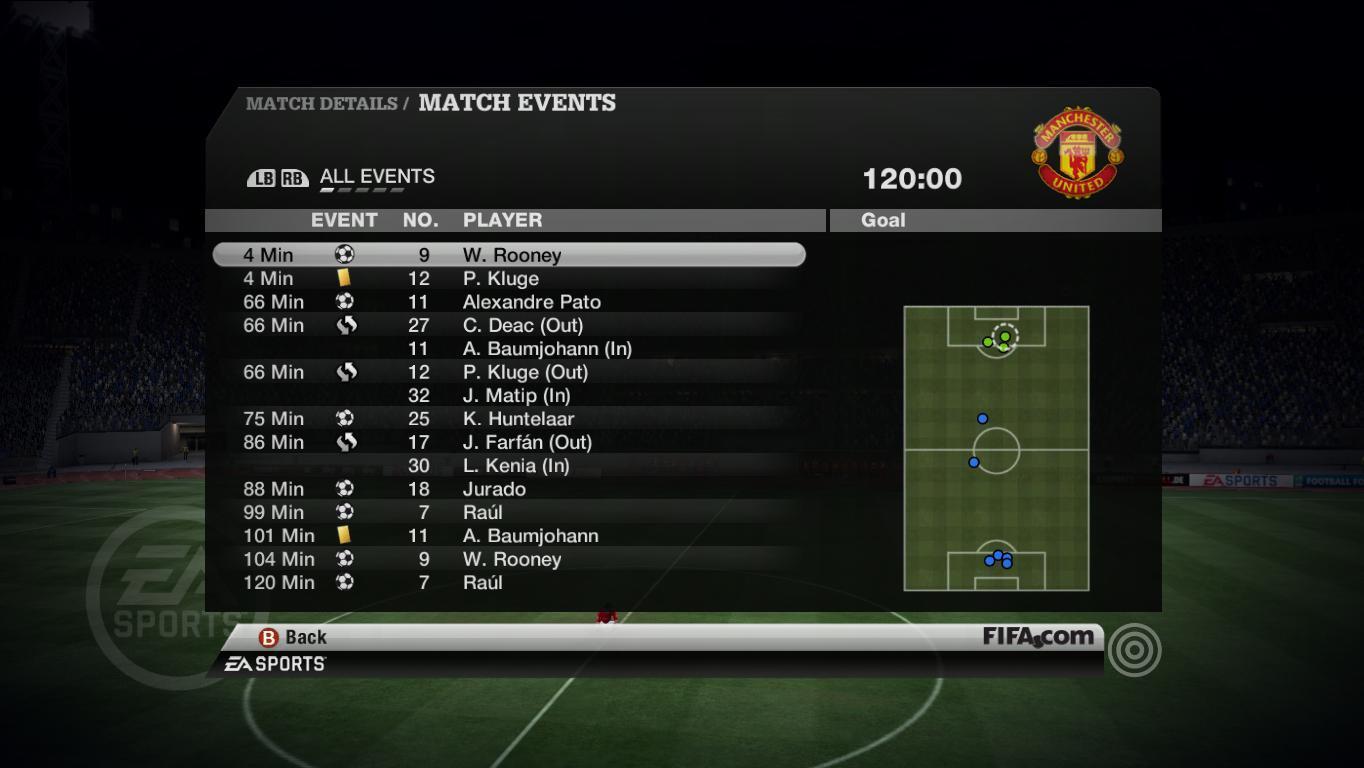Choose Alexandre Pato's 66 Min goal row

(509, 302)
